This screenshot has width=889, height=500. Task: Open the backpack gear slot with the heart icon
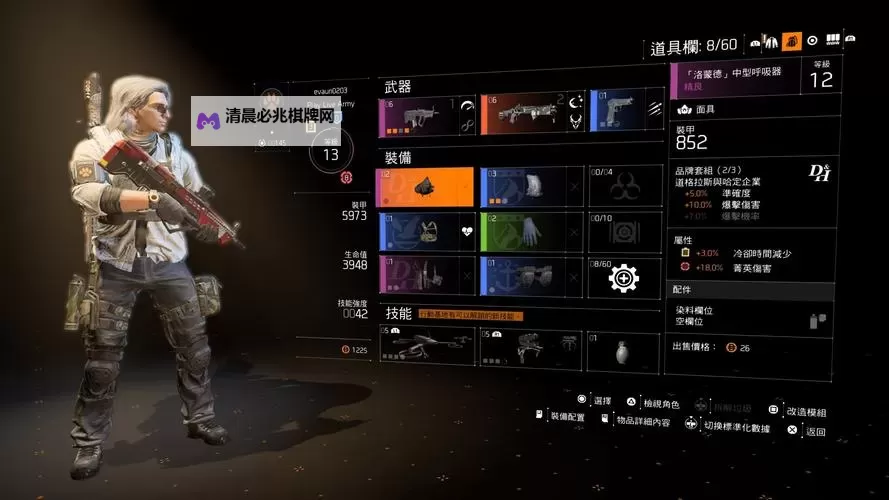coord(424,232)
